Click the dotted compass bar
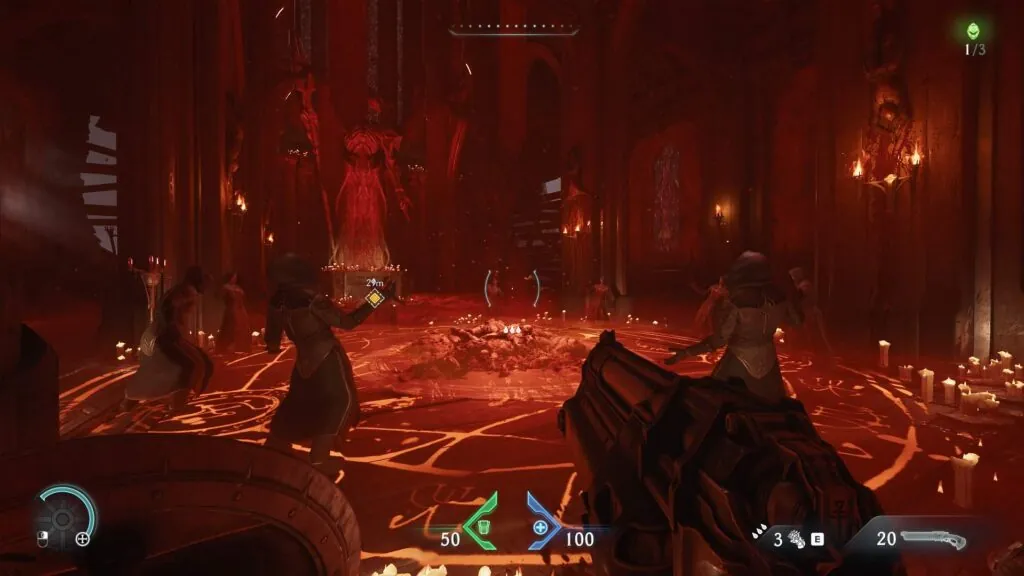The width and height of the screenshot is (1024, 576). [x=511, y=31]
